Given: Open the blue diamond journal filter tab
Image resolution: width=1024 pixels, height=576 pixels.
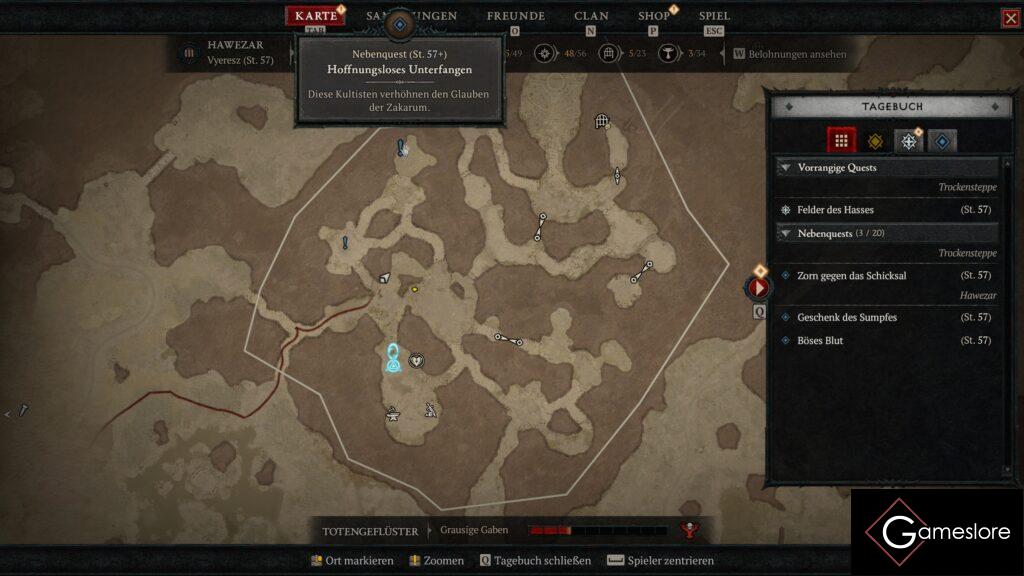Looking at the screenshot, I should click(942, 141).
